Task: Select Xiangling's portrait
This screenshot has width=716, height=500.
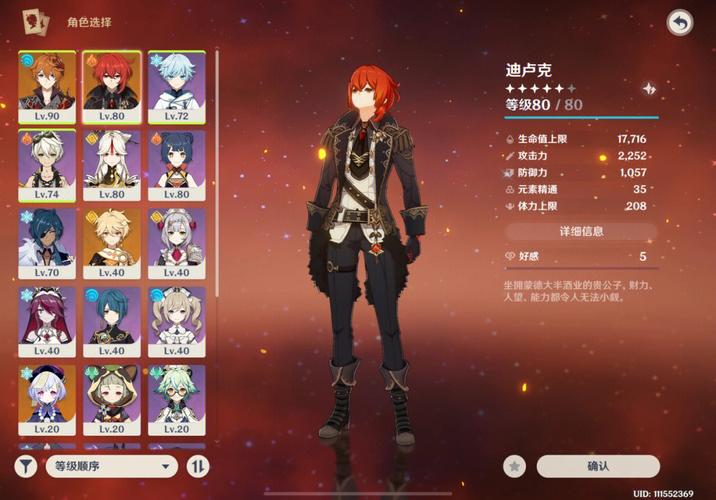Action: [176, 163]
